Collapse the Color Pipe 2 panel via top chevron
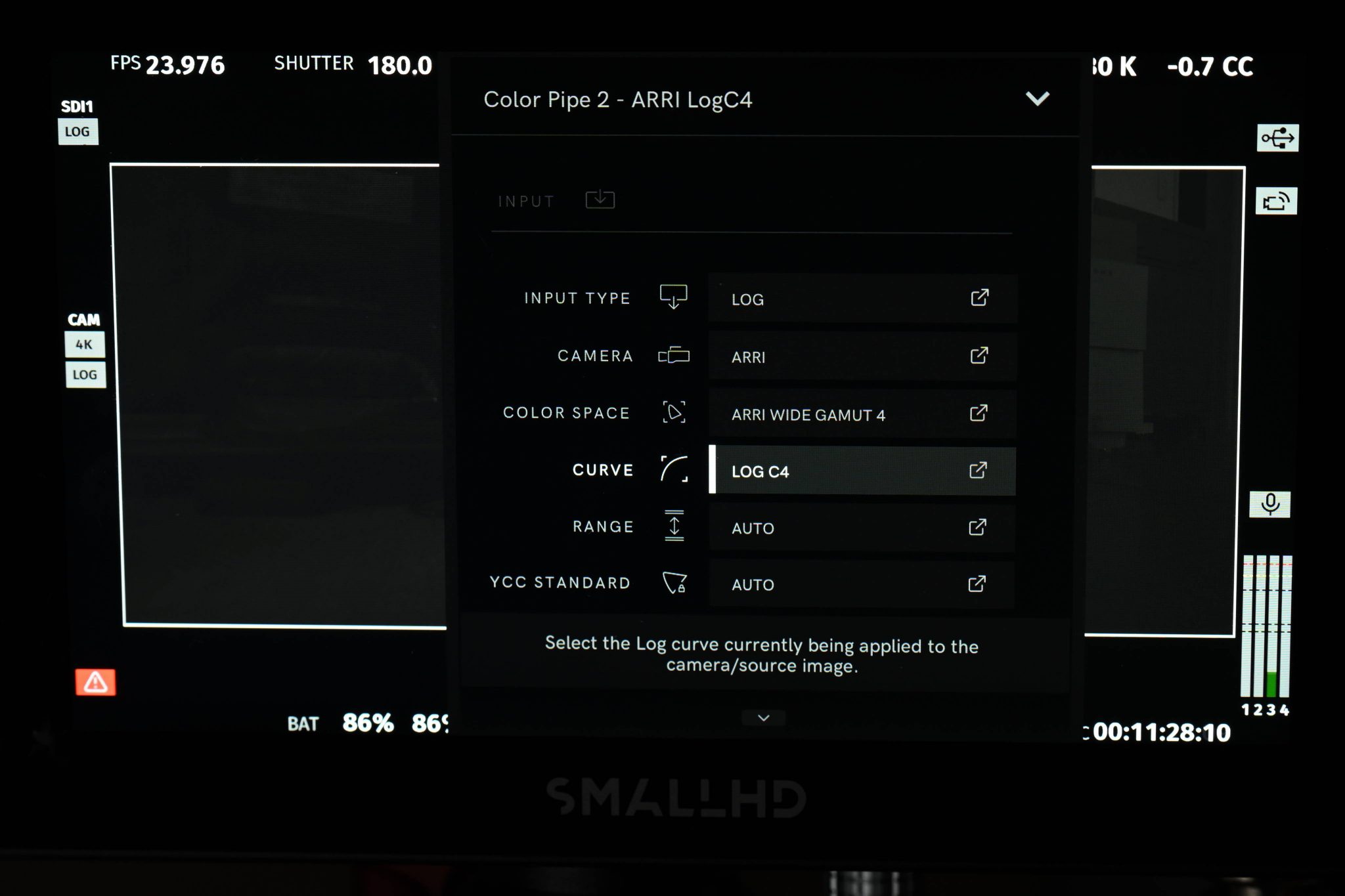1345x896 pixels. (1038, 100)
